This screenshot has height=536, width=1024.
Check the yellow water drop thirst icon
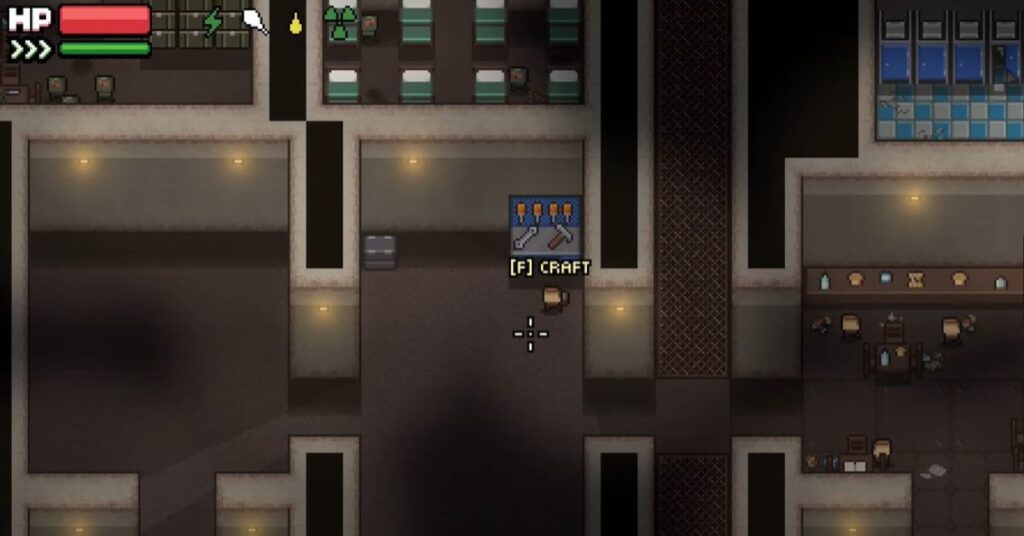(x=296, y=23)
